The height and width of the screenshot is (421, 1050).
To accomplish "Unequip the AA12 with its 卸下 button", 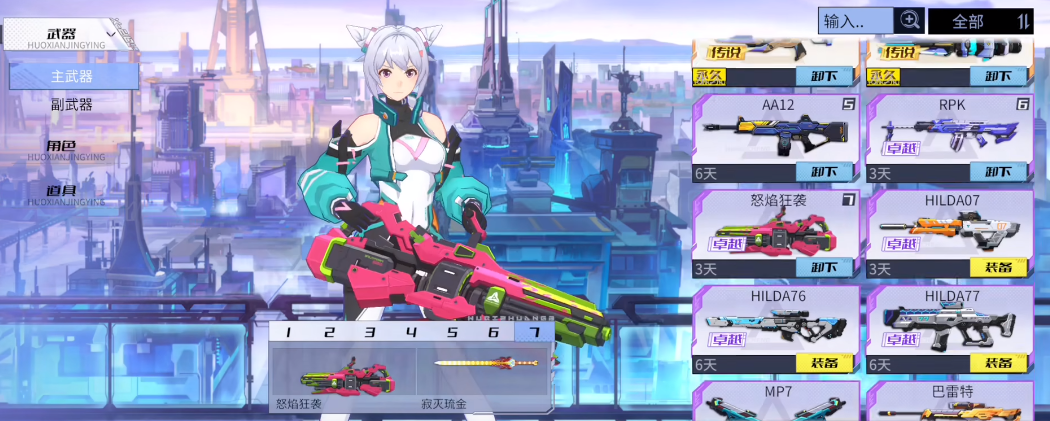I will coord(825,172).
